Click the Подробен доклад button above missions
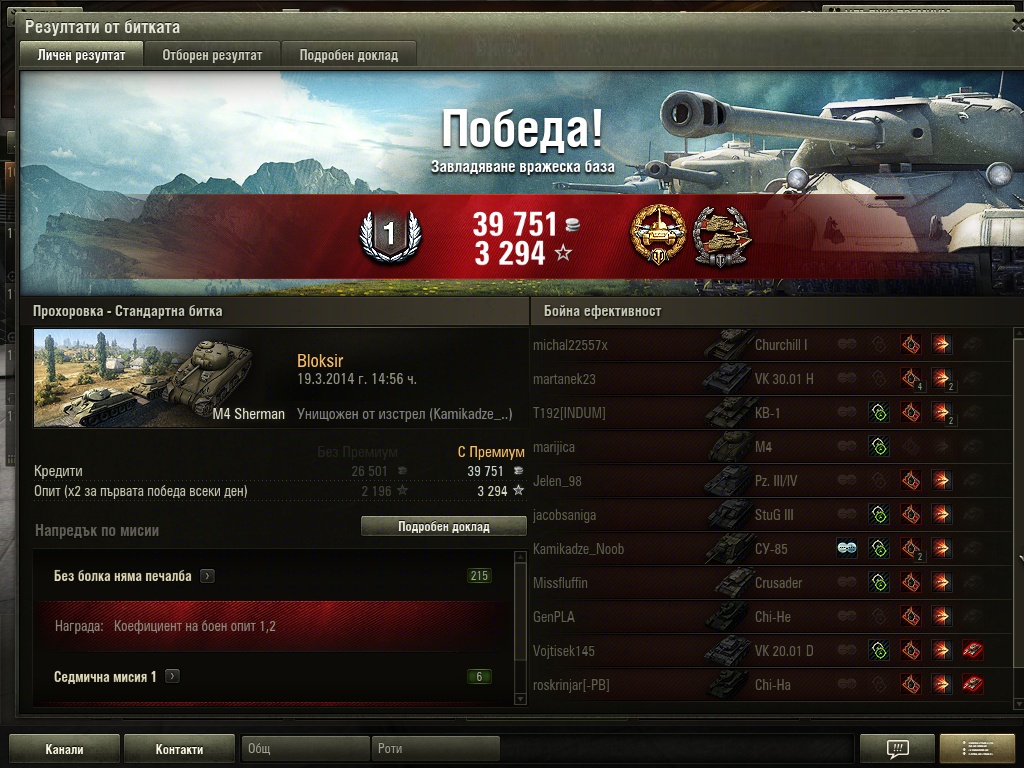 pyautogui.click(x=443, y=527)
